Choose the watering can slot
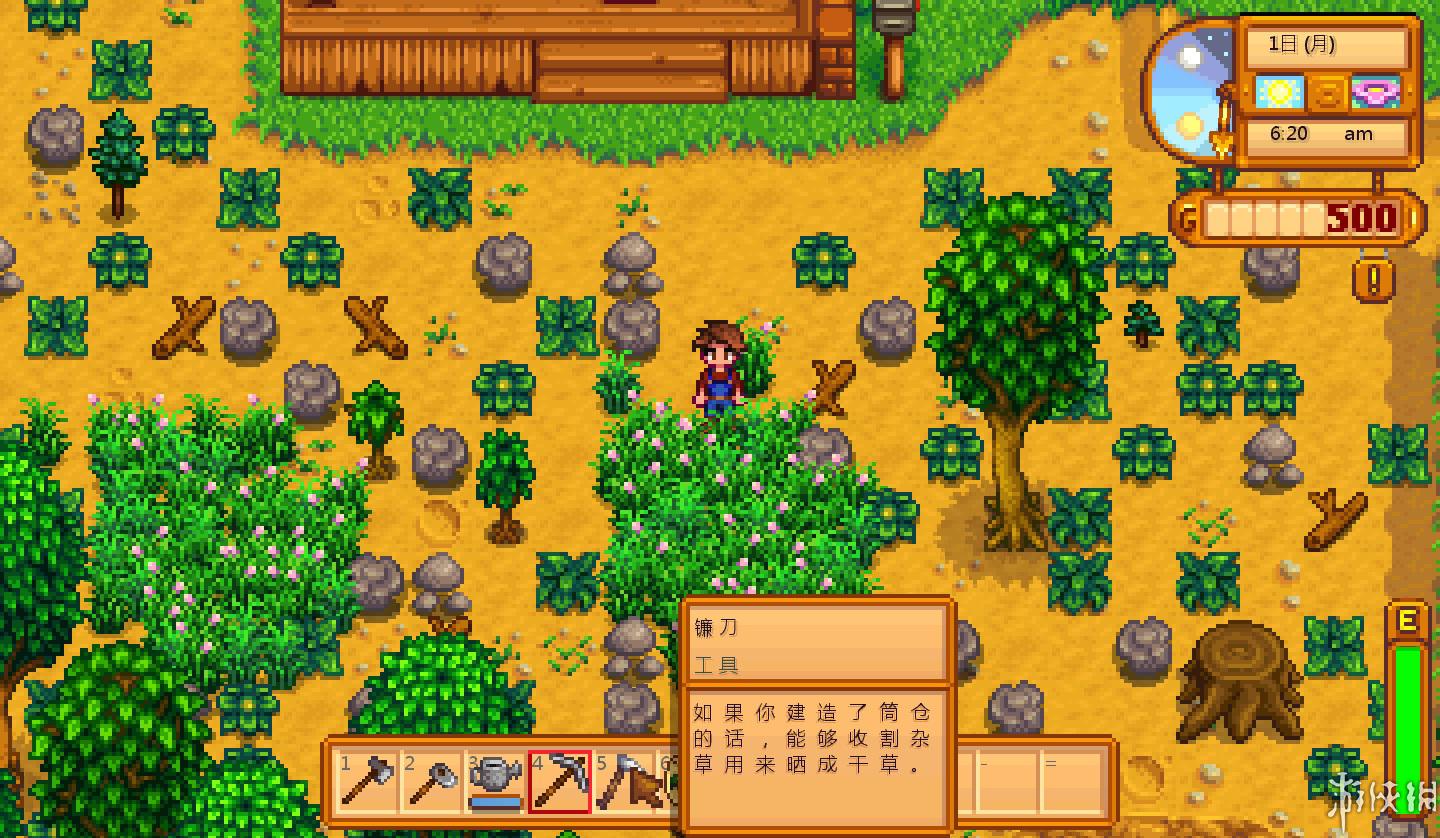This screenshot has height=838, width=1440. [495, 781]
